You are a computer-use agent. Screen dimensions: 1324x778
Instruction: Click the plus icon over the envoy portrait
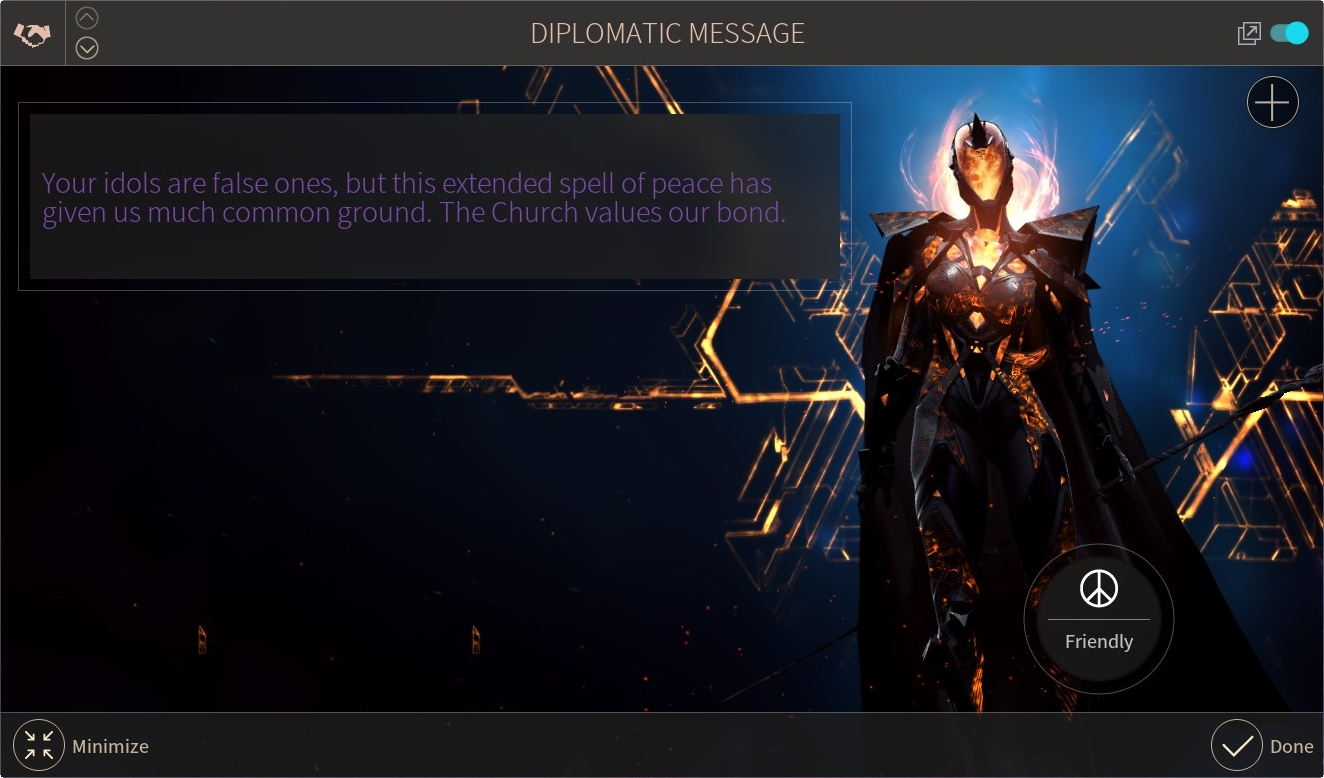1272,101
